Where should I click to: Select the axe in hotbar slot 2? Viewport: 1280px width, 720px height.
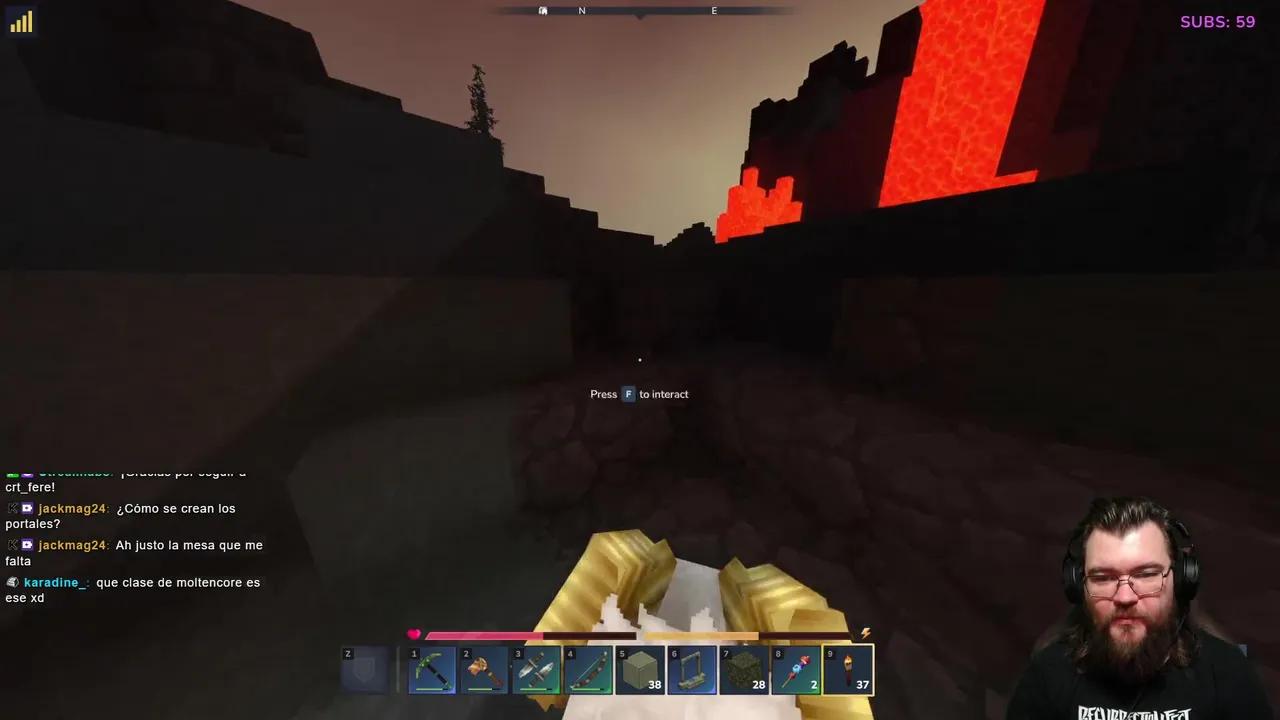click(484, 668)
